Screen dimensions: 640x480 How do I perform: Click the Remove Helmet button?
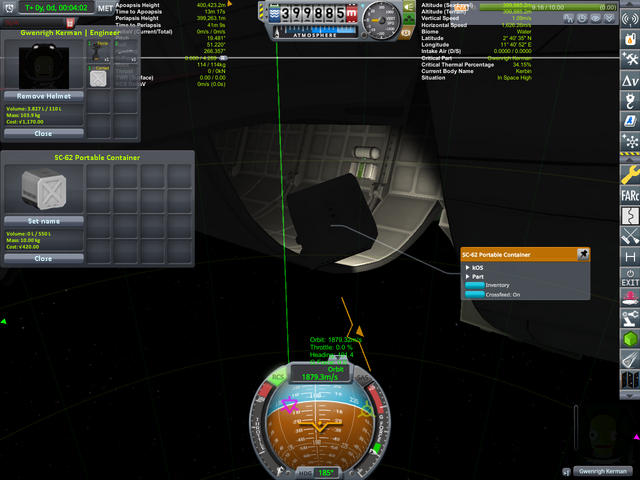coord(43,95)
